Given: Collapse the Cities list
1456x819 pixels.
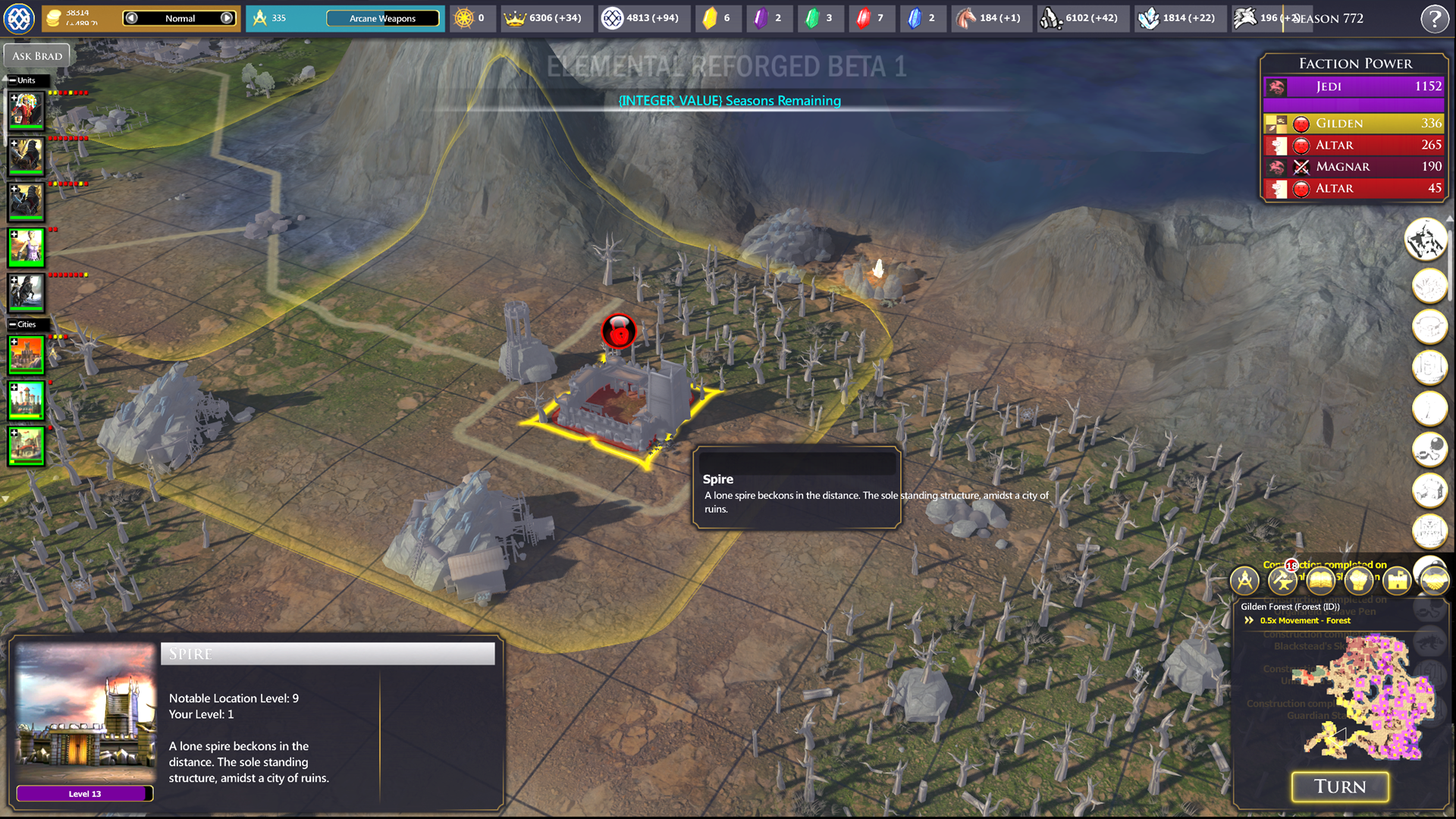Looking at the screenshot, I should tap(13, 325).
